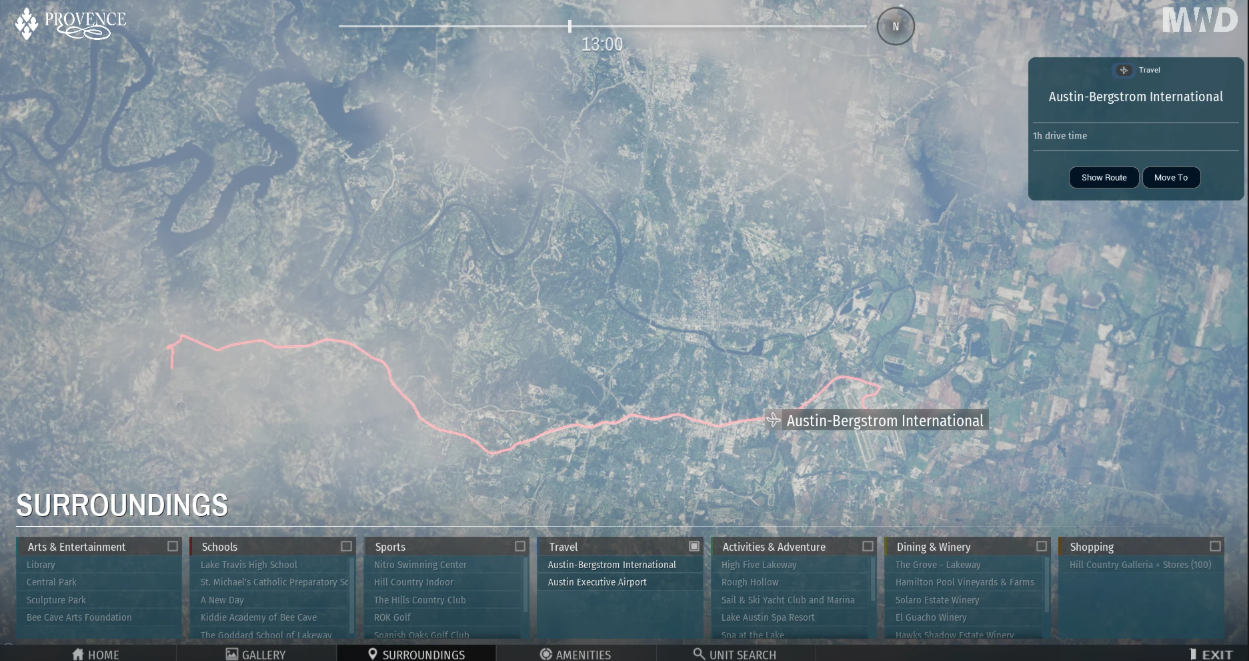Image resolution: width=1249 pixels, height=661 pixels.
Task: Go to Unit Search
Action: [x=734, y=654]
